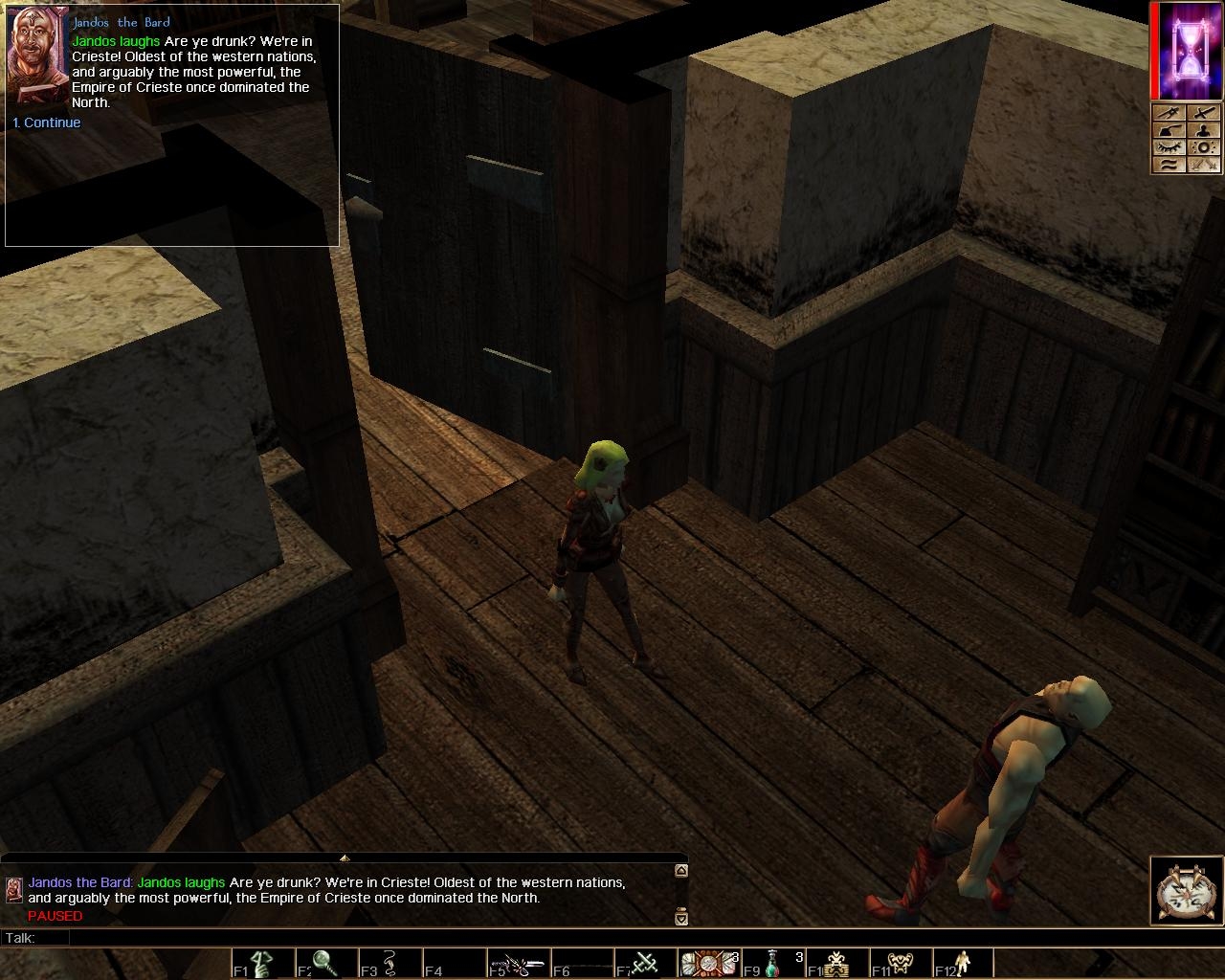Click the chat log scroll-up arrow
1225x980 pixels.
coord(681,871)
